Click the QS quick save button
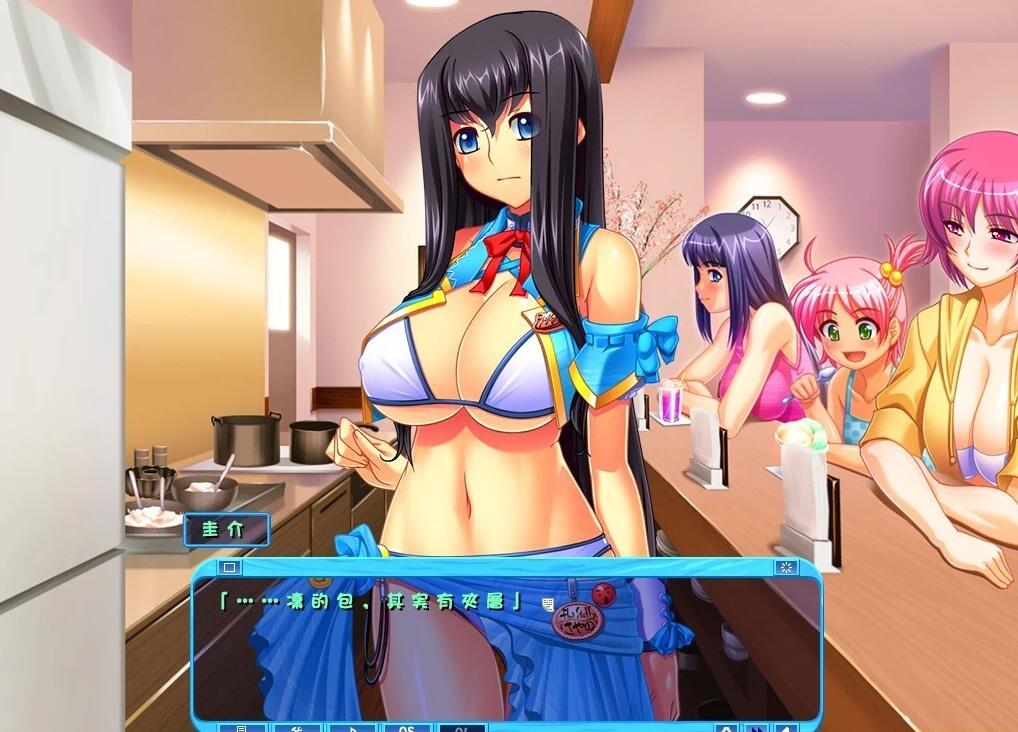 (407, 727)
